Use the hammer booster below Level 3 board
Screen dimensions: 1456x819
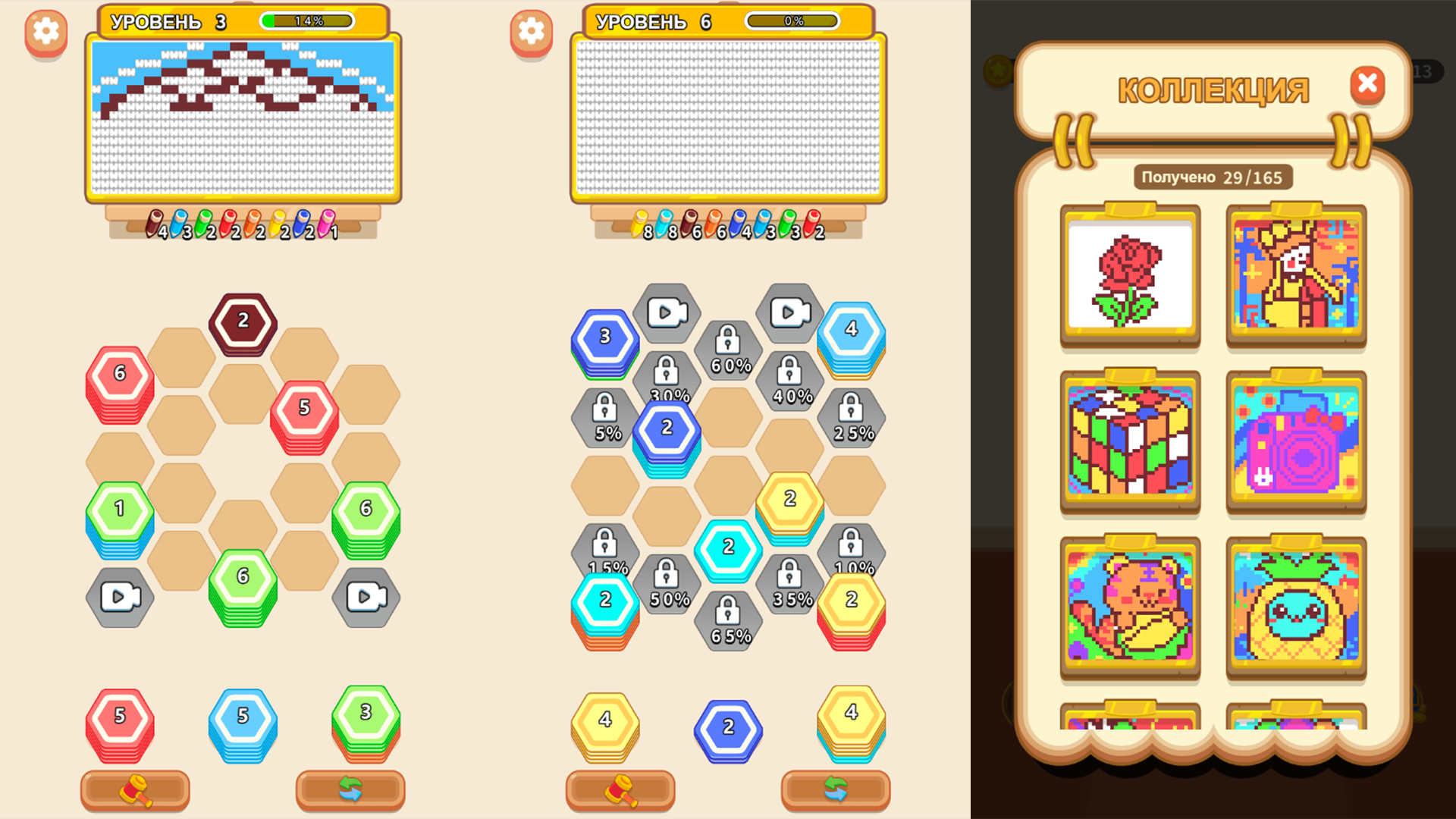[135, 790]
